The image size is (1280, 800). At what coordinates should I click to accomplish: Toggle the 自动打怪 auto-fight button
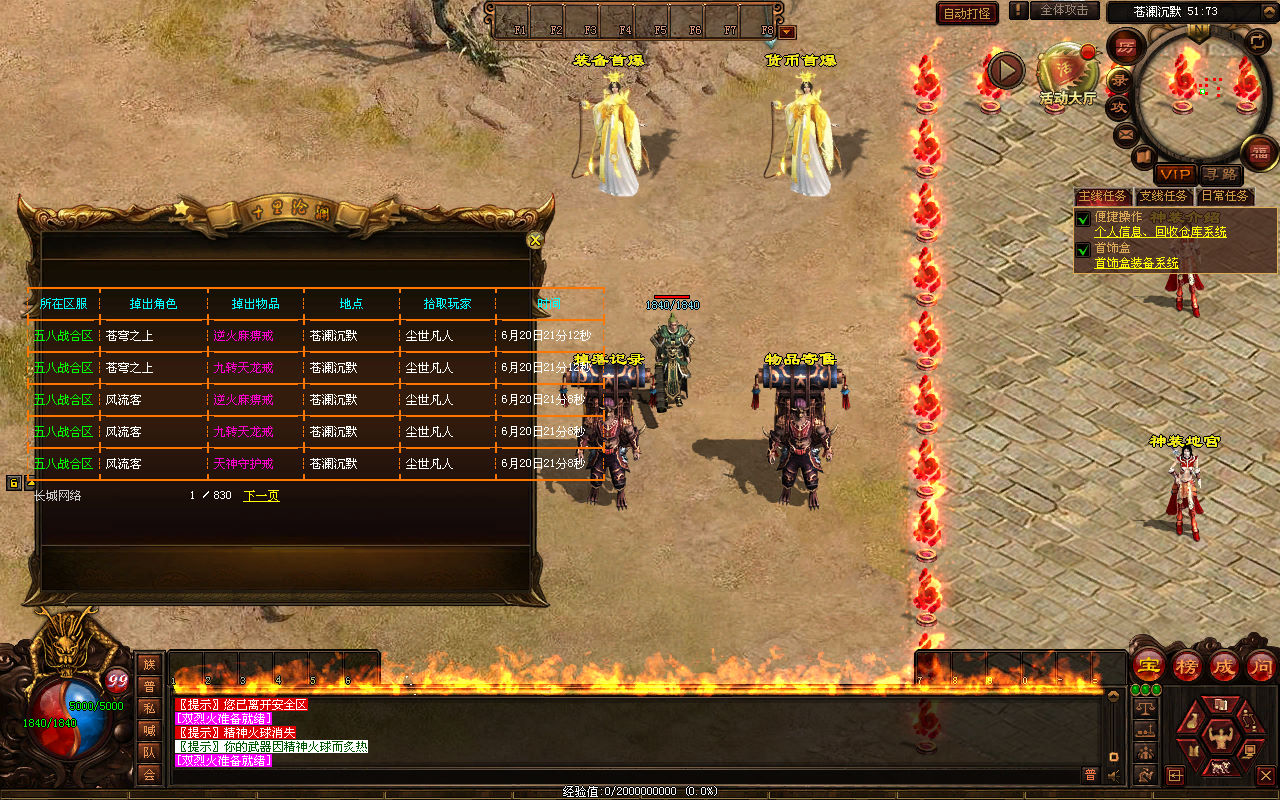coord(967,13)
